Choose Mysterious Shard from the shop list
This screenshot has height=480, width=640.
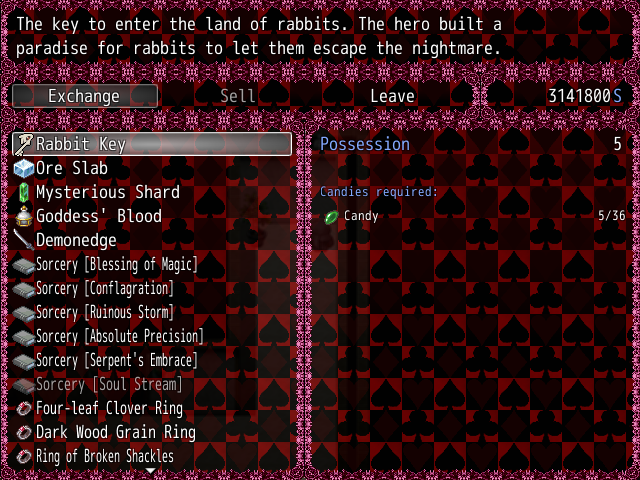click(x=107, y=192)
